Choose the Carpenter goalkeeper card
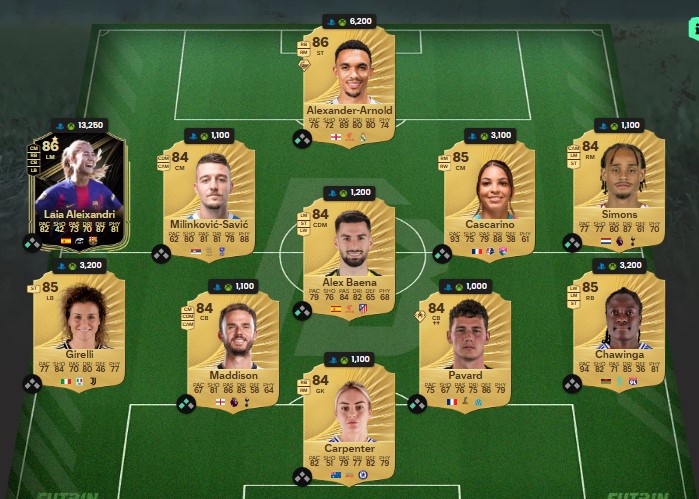This screenshot has width=699, height=499. pos(348,418)
